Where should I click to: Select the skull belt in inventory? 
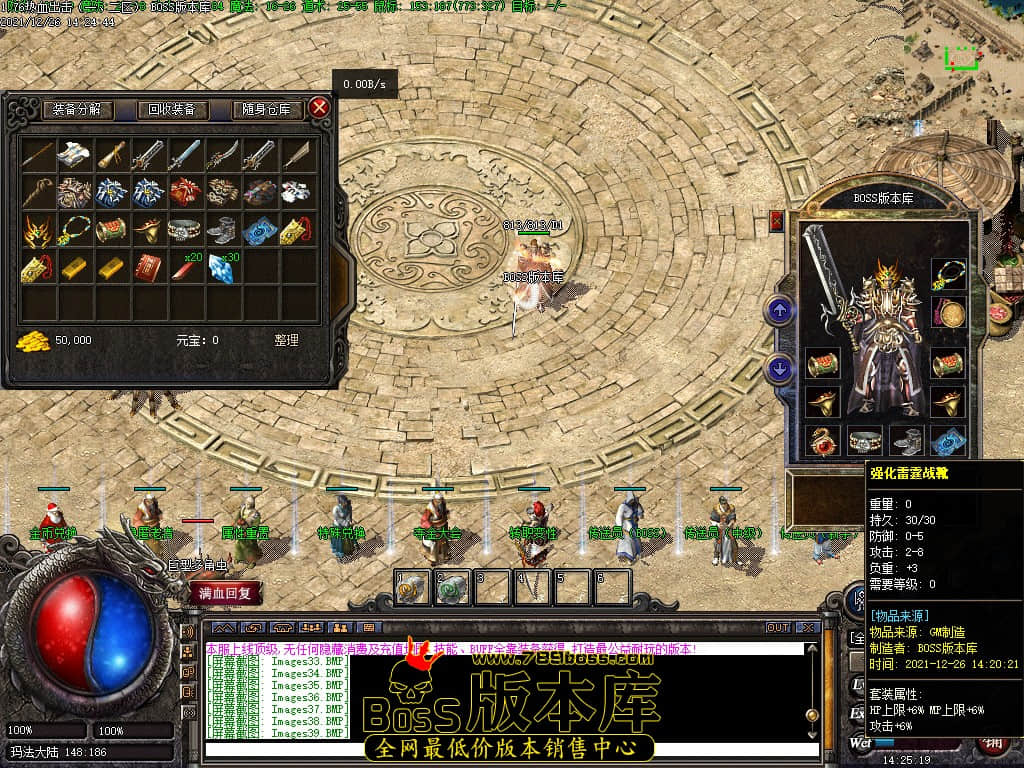[x=184, y=230]
